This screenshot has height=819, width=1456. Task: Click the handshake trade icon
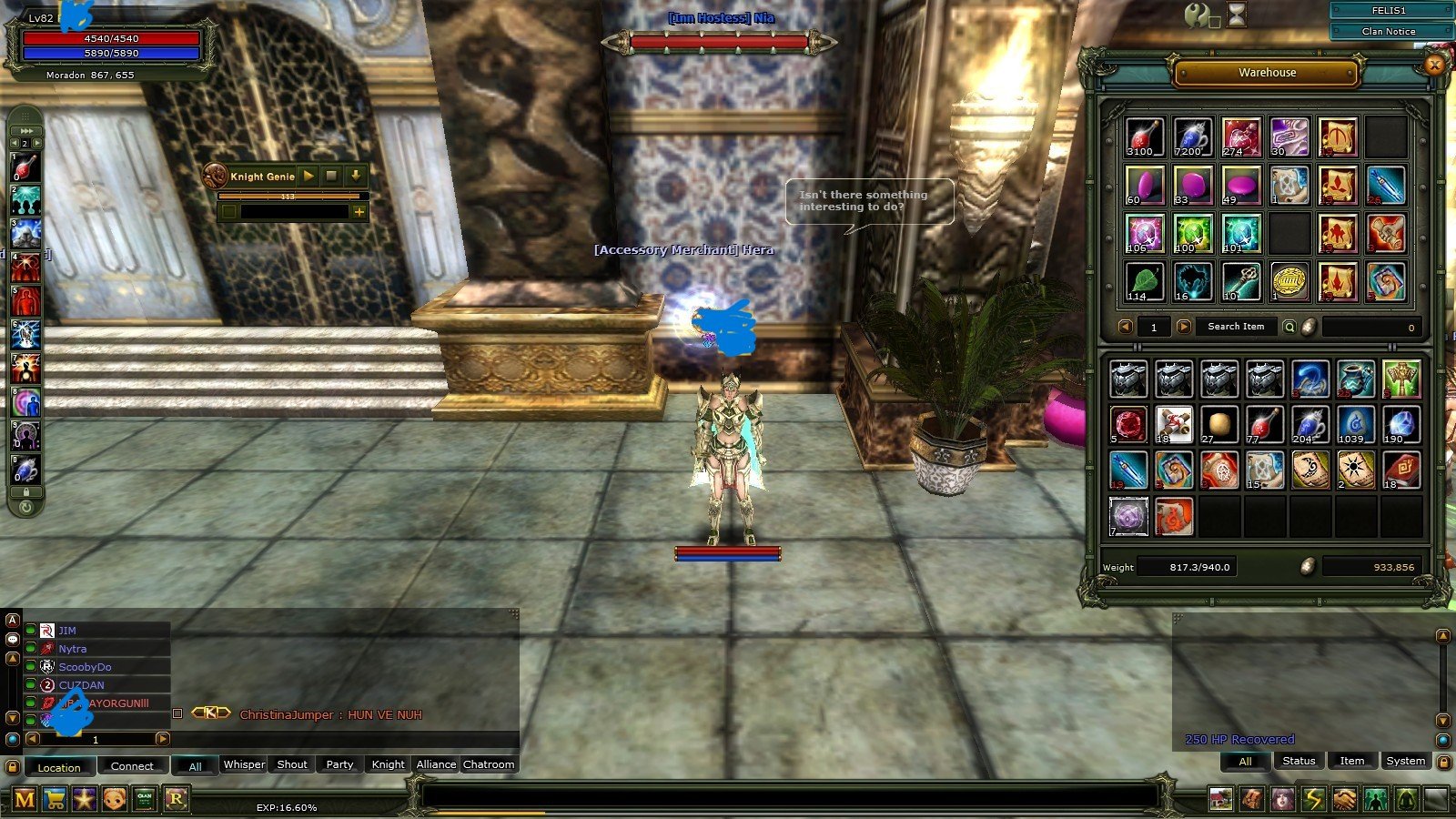pos(1344,800)
